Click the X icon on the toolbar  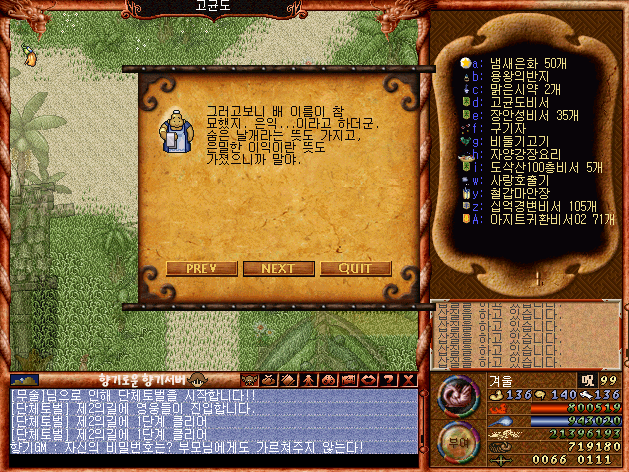pyautogui.click(x=409, y=380)
